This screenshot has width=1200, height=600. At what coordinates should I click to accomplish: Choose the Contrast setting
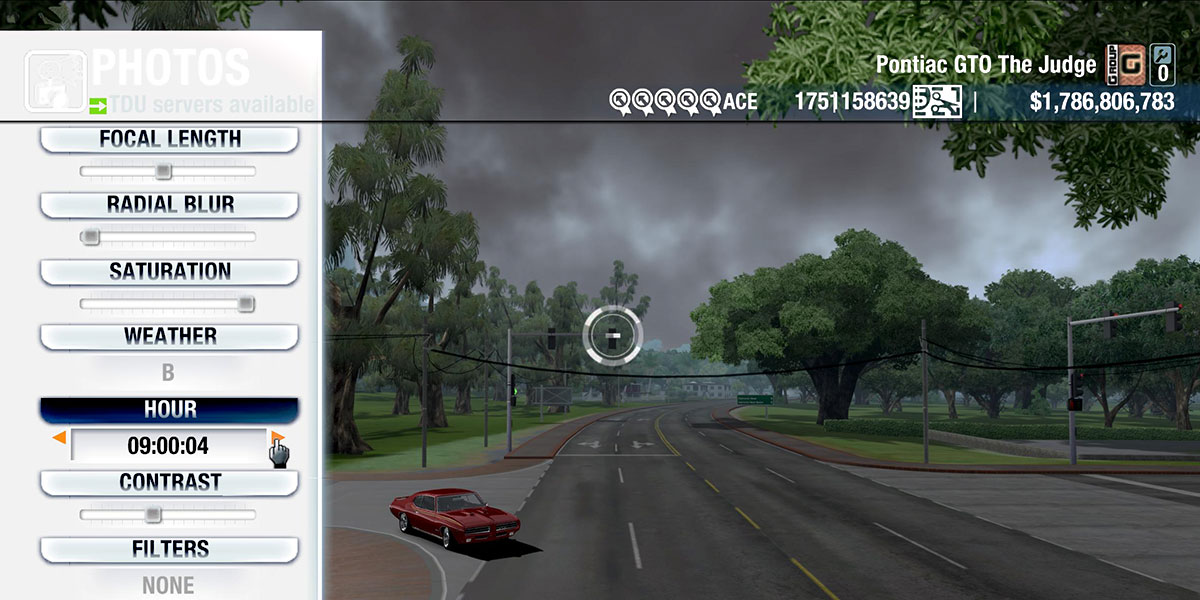(169, 483)
